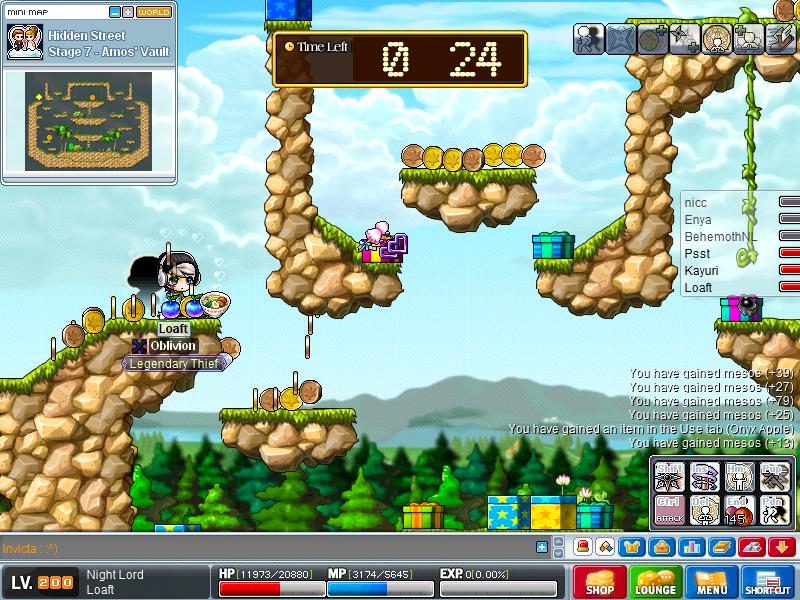Click the winged boot haste buff icon

[780, 39]
